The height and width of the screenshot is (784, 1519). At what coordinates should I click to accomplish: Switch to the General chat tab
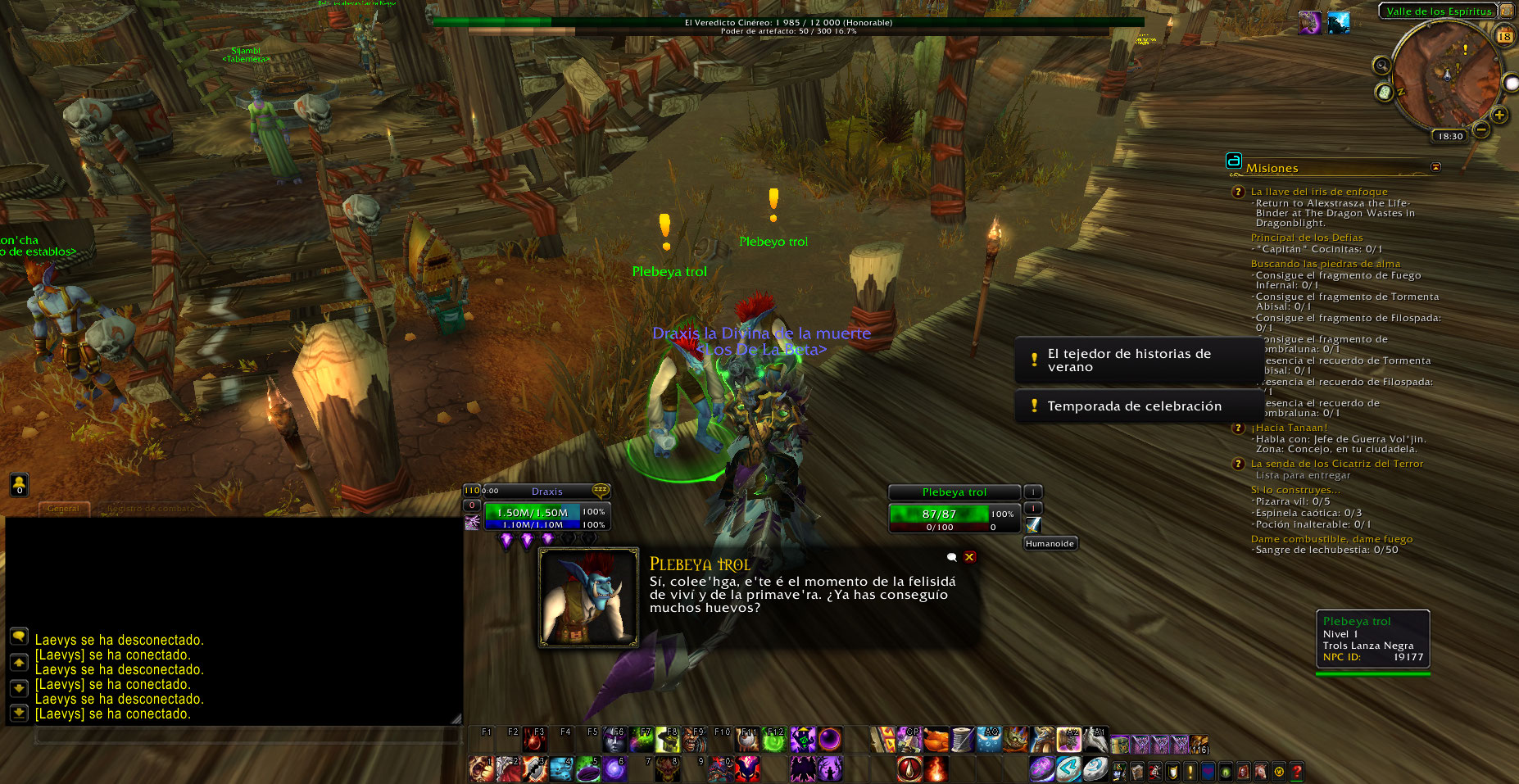coord(63,509)
